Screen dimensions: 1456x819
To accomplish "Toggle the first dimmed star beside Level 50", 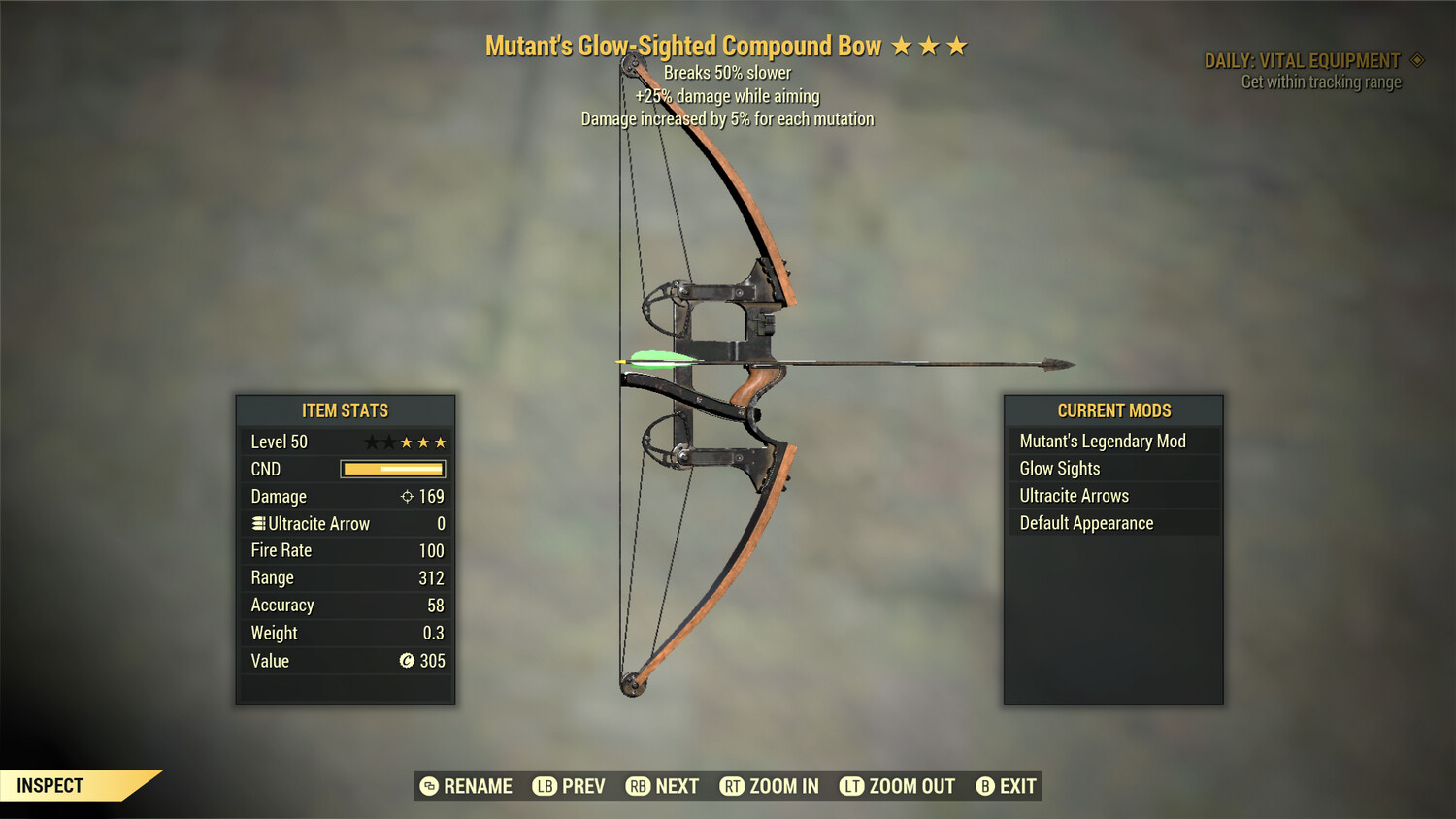I will 372,442.
